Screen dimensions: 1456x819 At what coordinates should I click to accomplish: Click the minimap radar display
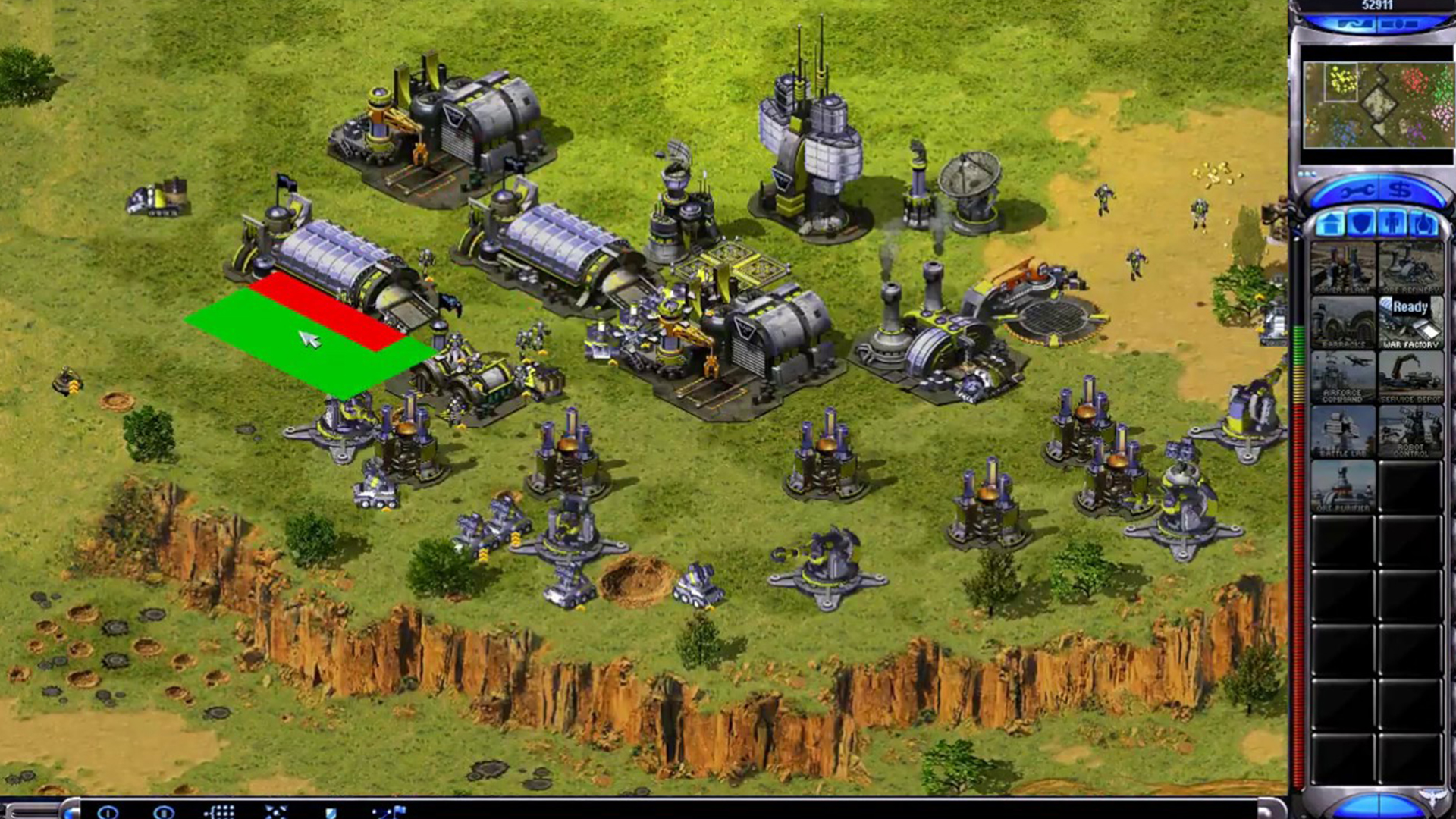point(1377,105)
